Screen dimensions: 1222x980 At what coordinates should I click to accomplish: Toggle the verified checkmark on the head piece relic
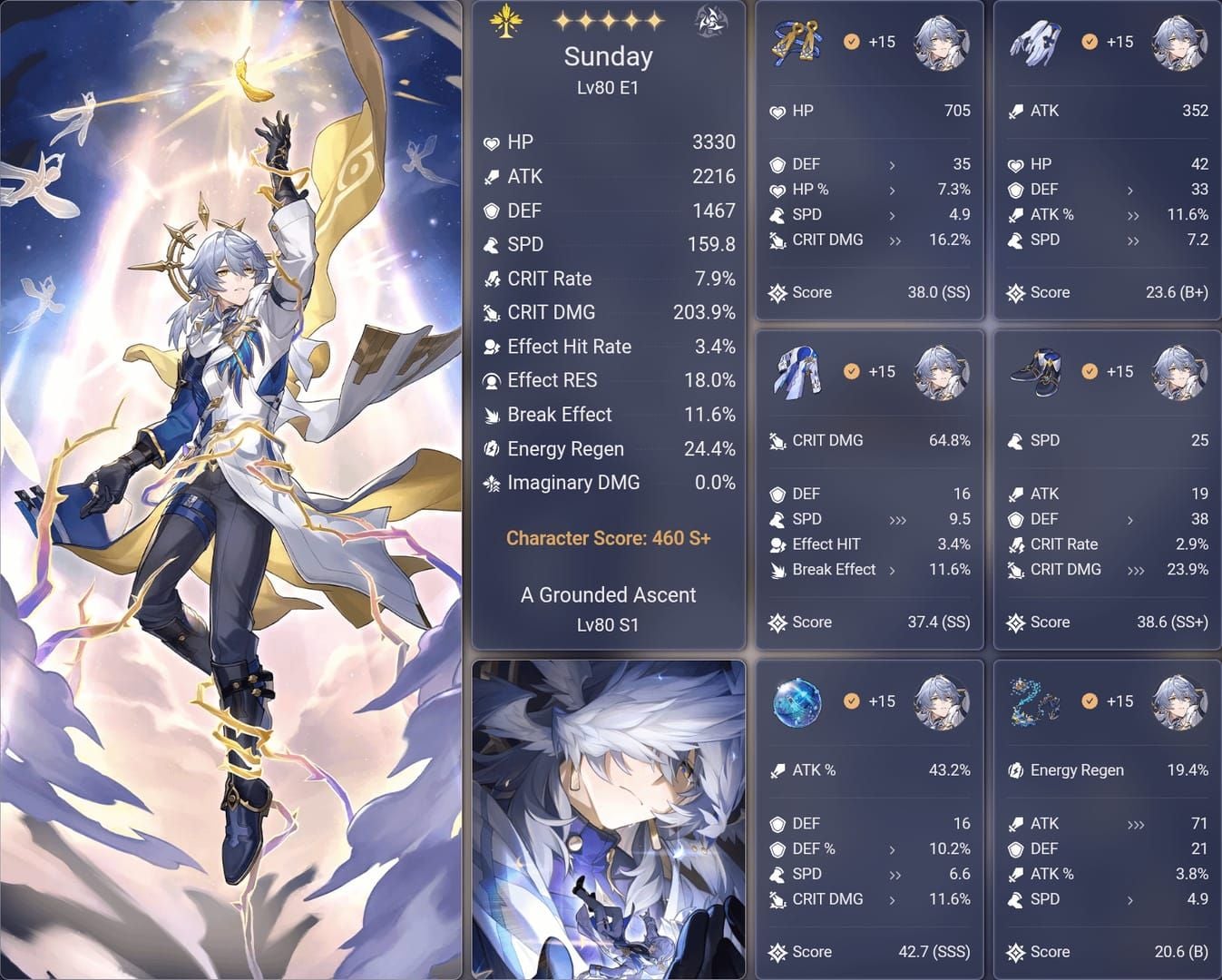tap(851, 41)
